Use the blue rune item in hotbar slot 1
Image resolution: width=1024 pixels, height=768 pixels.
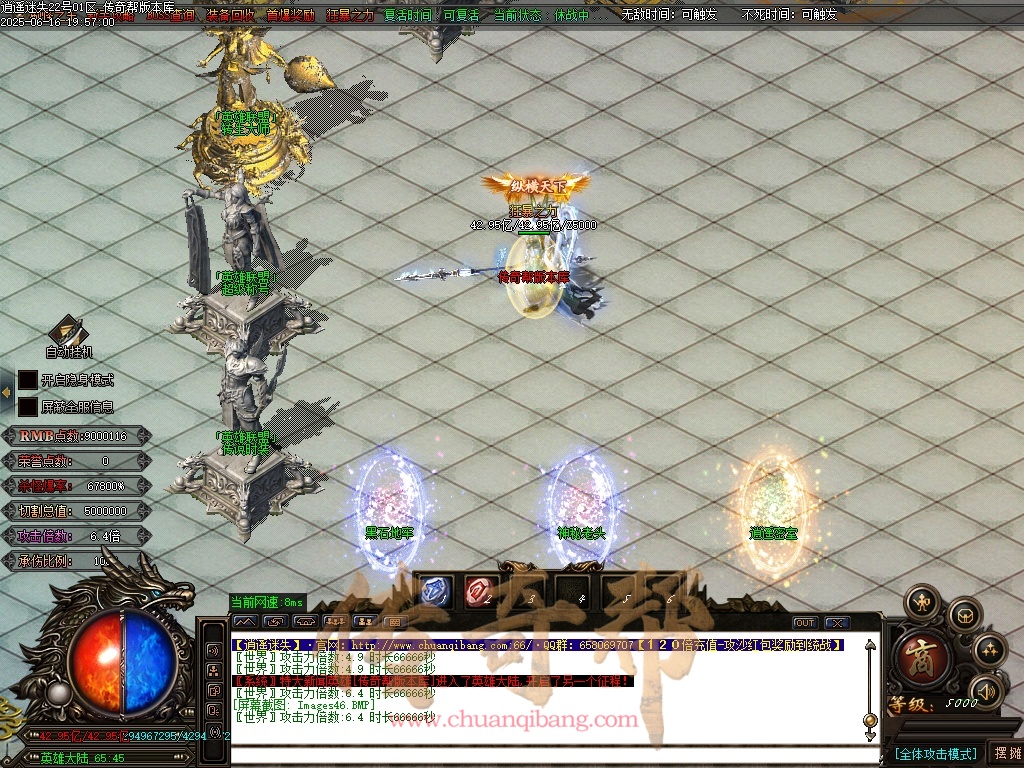point(438,591)
